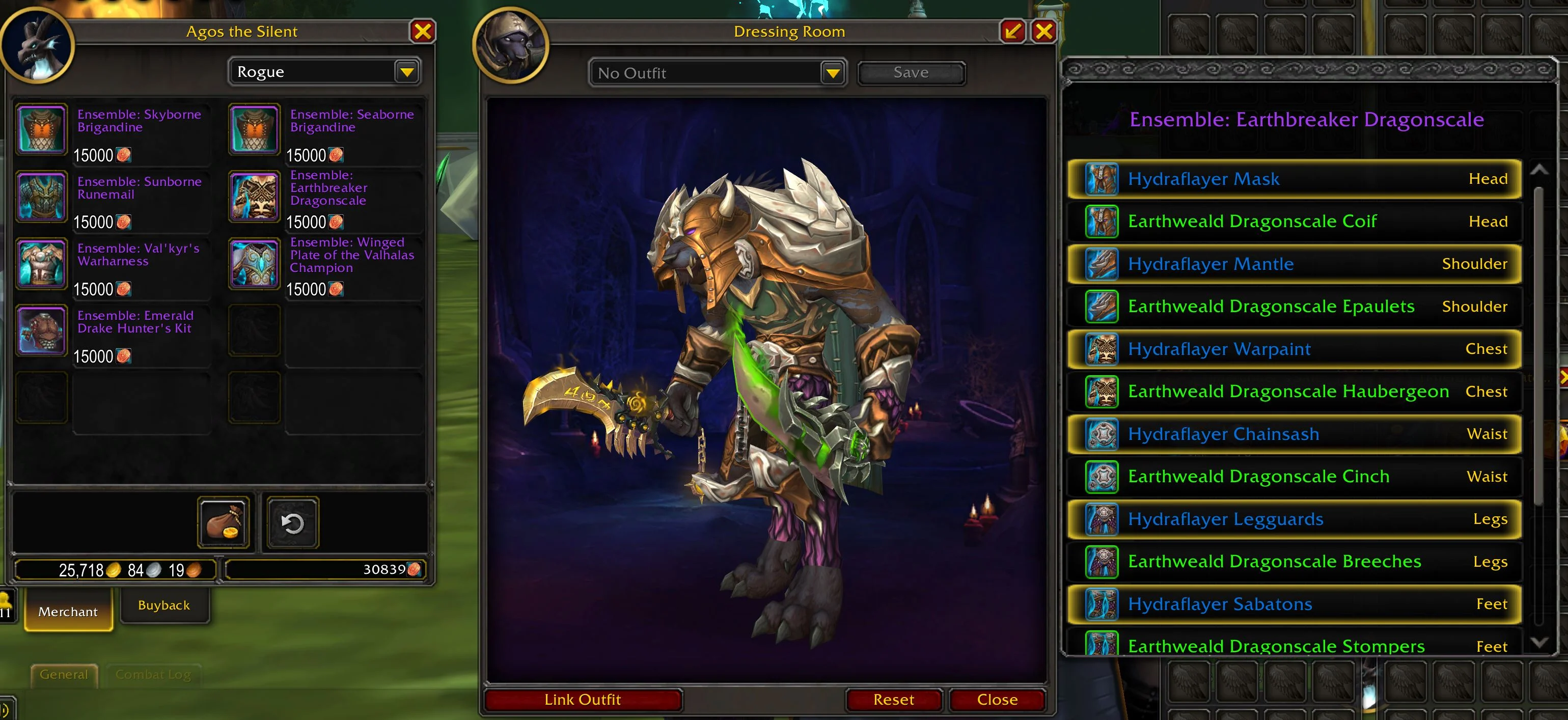Screen dimensions: 1568x720
Task: Open the General chat tab
Action: point(64,674)
